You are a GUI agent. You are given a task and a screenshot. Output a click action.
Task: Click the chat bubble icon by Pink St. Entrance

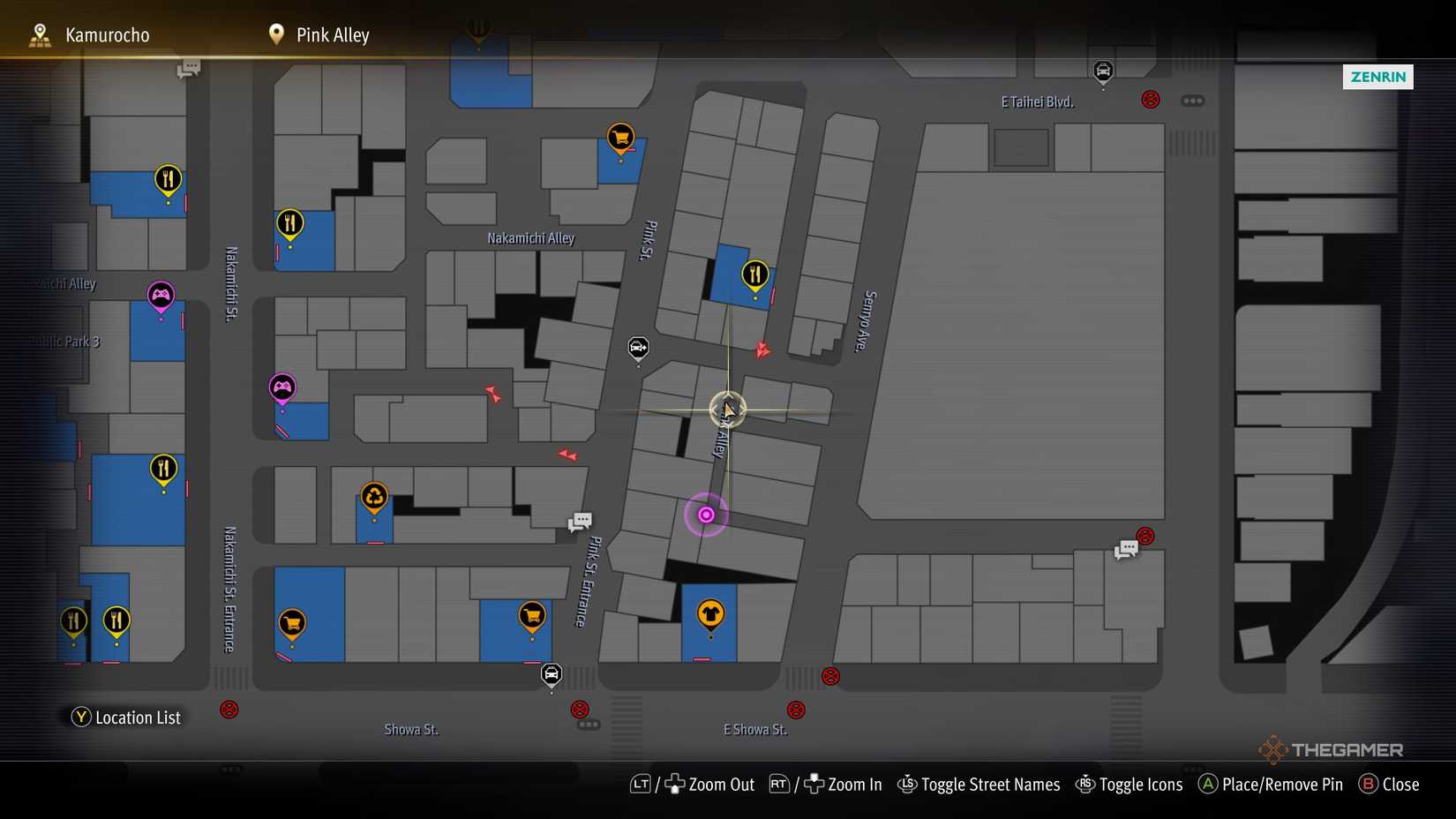point(580,522)
